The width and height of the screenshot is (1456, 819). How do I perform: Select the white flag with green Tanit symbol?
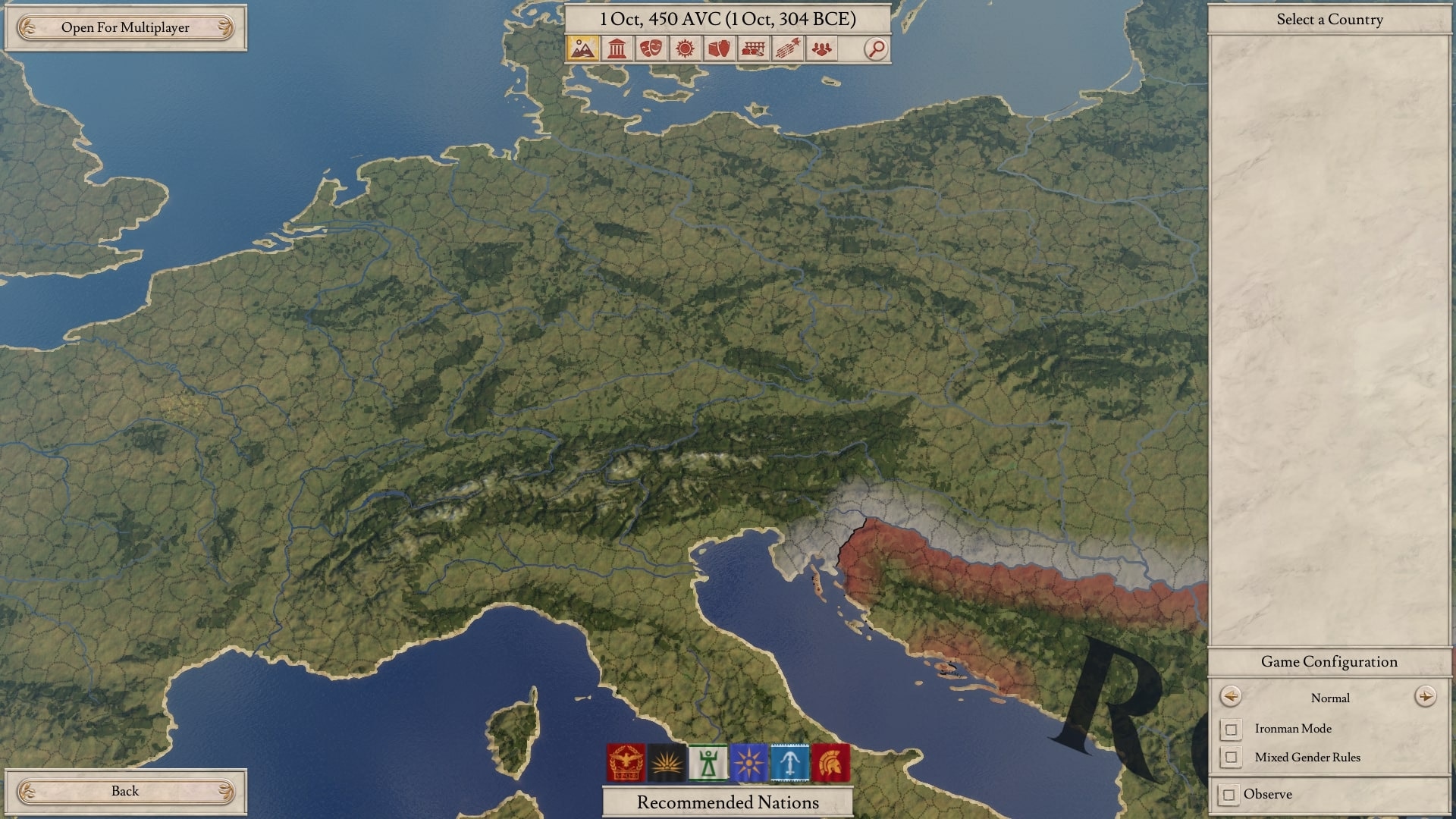708,763
